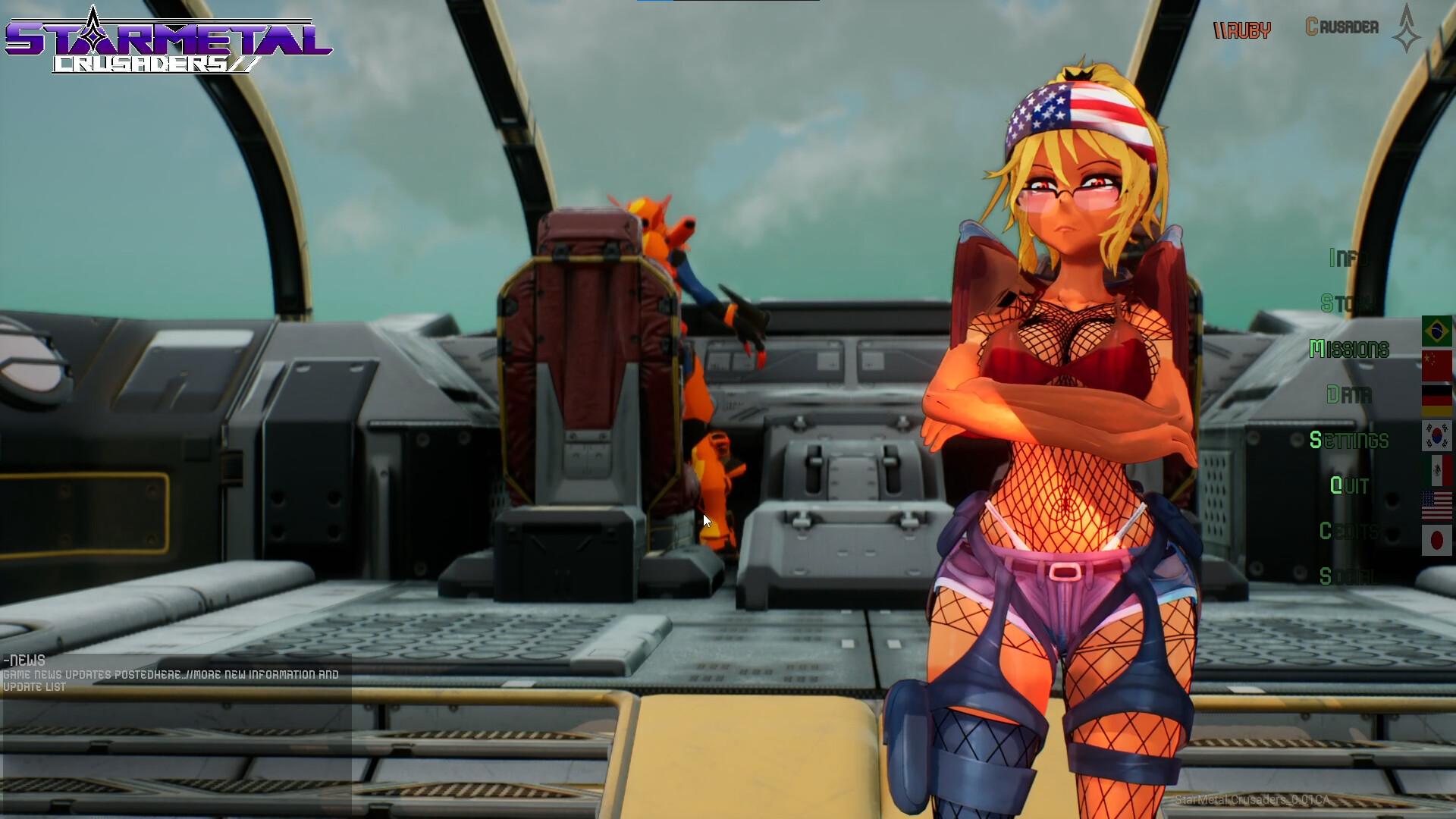Select the Crusader label at top
Screen dimensions: 1456x819
click(1341, 27)
